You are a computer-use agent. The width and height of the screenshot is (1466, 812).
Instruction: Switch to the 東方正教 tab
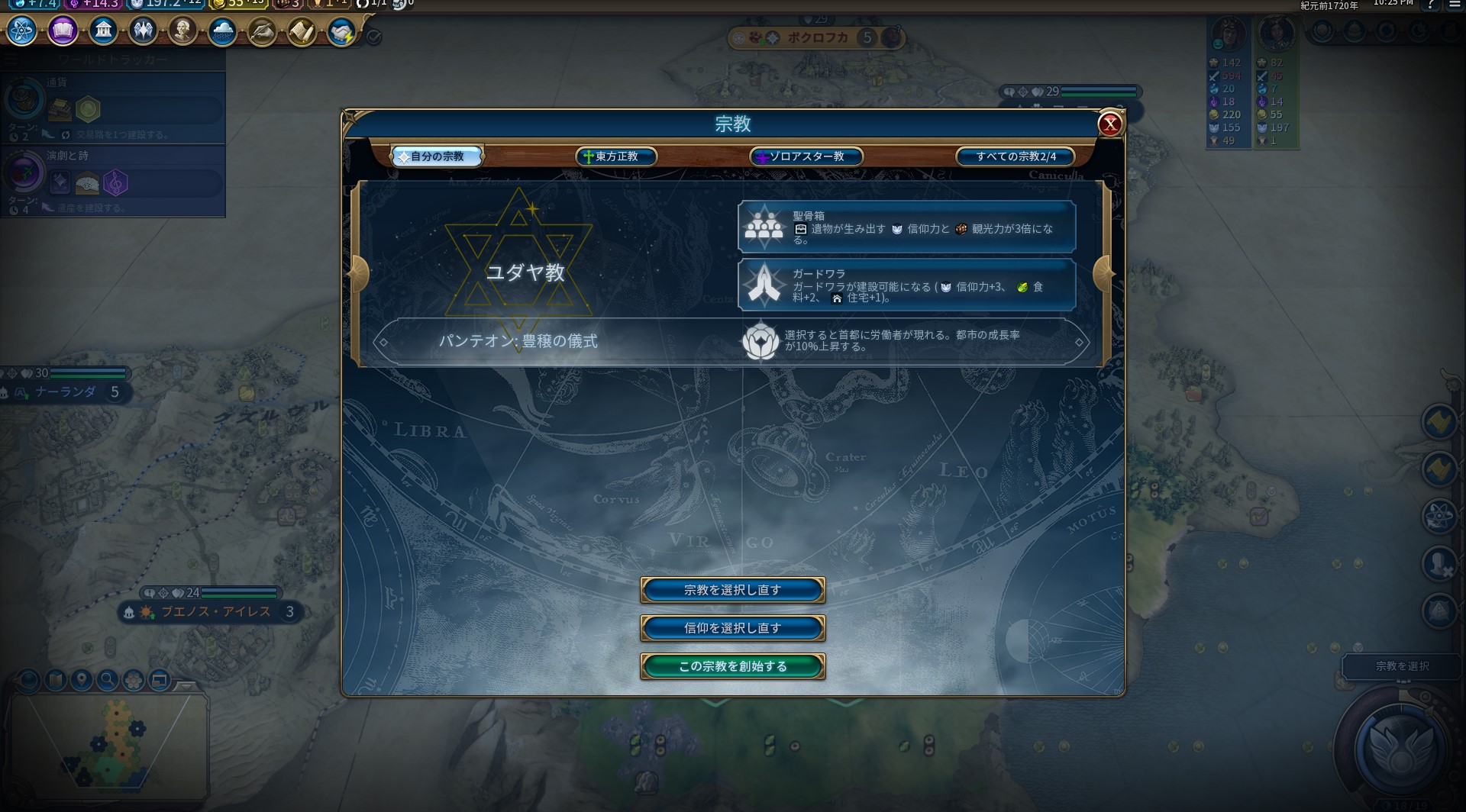pos(615,156)
